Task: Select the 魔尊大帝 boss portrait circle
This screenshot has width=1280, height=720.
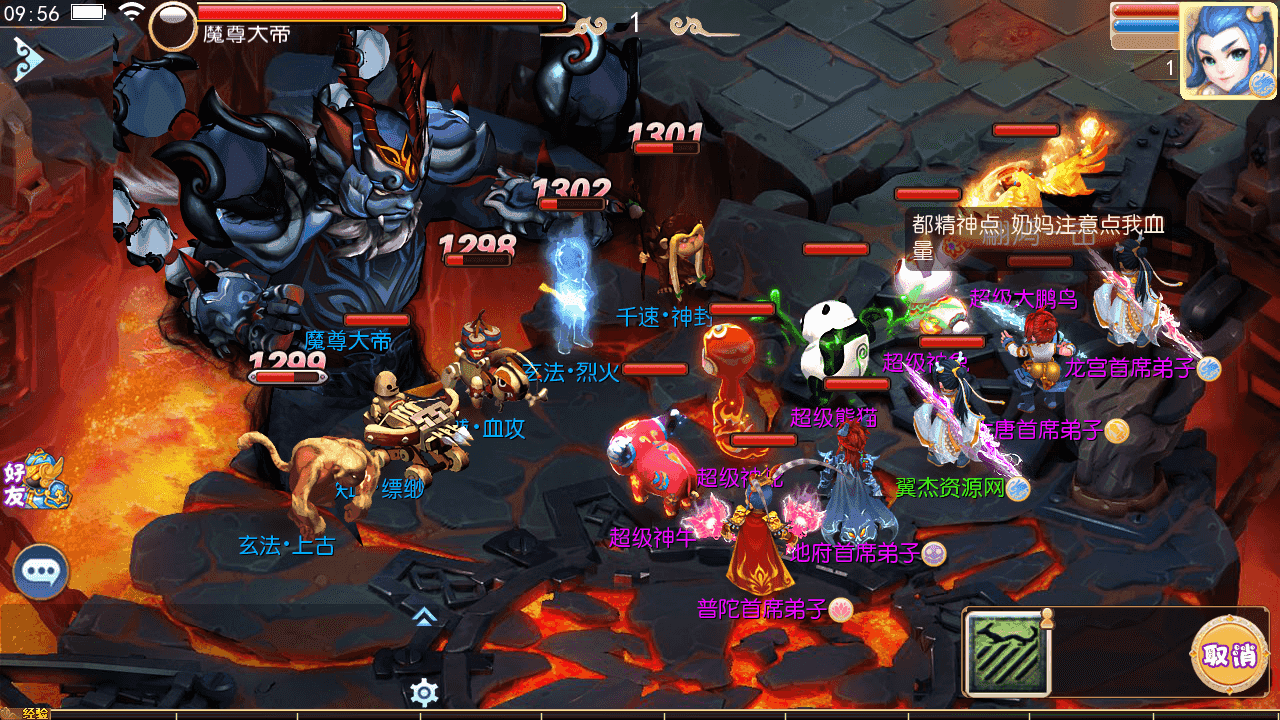Action: click(x=173, y=27)
